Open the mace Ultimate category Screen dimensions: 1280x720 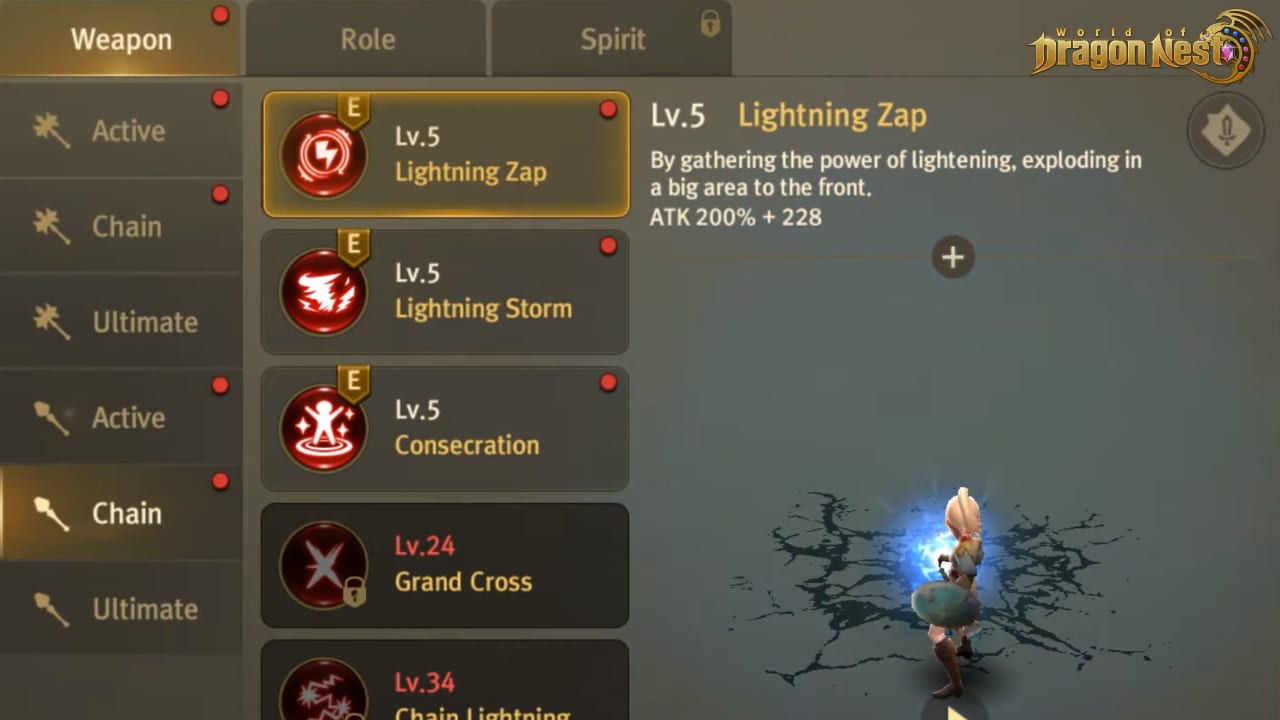click(120, 609)
